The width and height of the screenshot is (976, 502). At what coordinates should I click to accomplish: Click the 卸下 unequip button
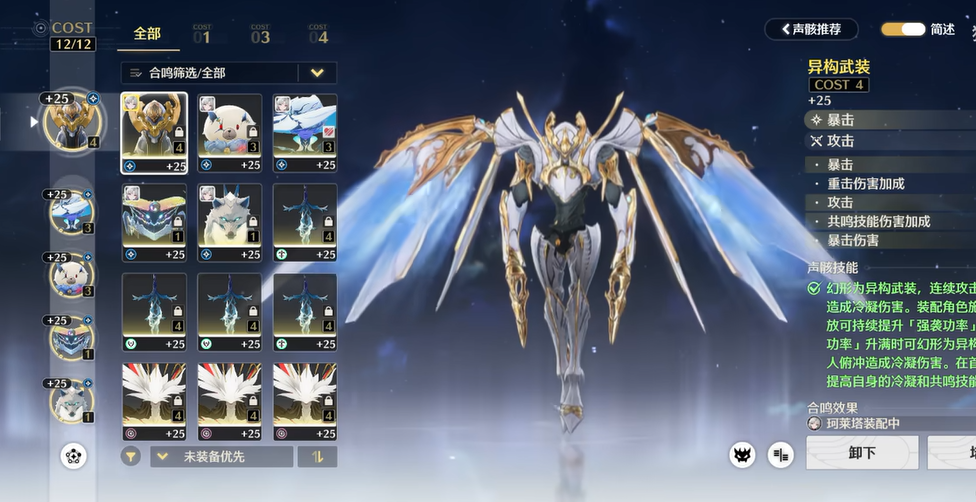pyautogui.click(x=862, y=454)
